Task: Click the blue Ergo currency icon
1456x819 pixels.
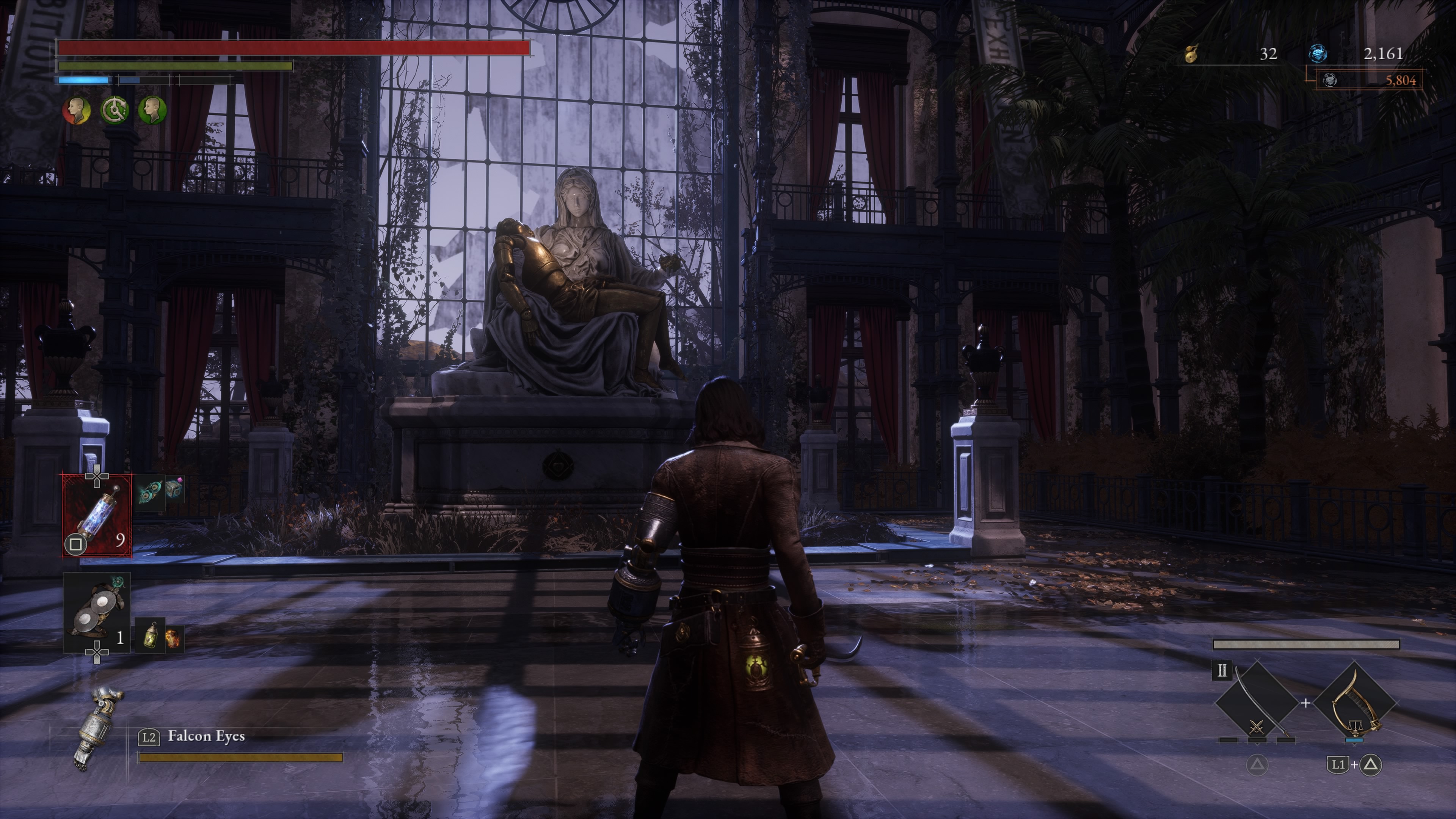Action: tap(1318, 54)
